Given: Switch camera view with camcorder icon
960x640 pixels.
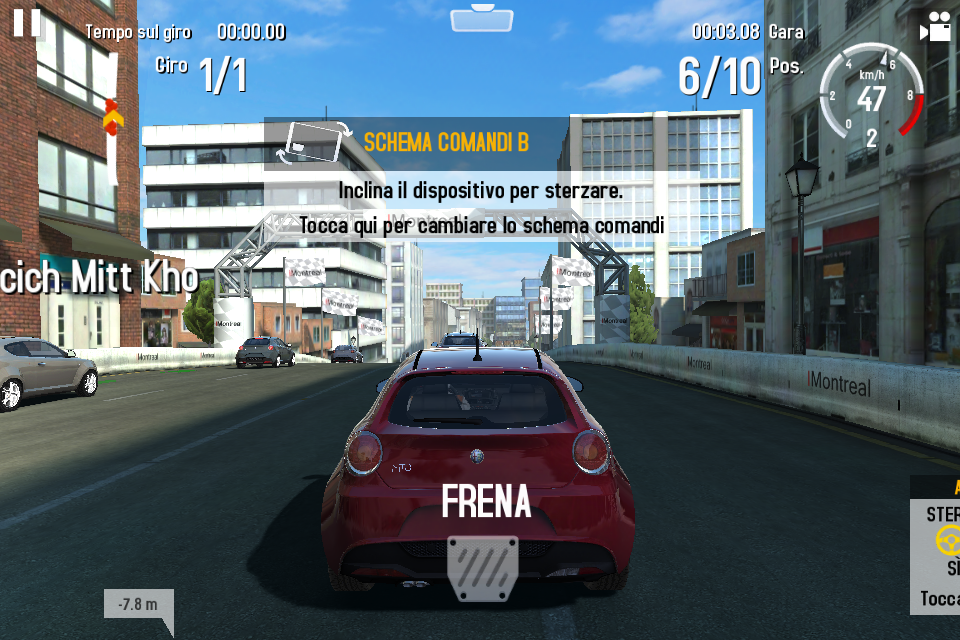Looking at the screenshot, I should pos(936,28).
